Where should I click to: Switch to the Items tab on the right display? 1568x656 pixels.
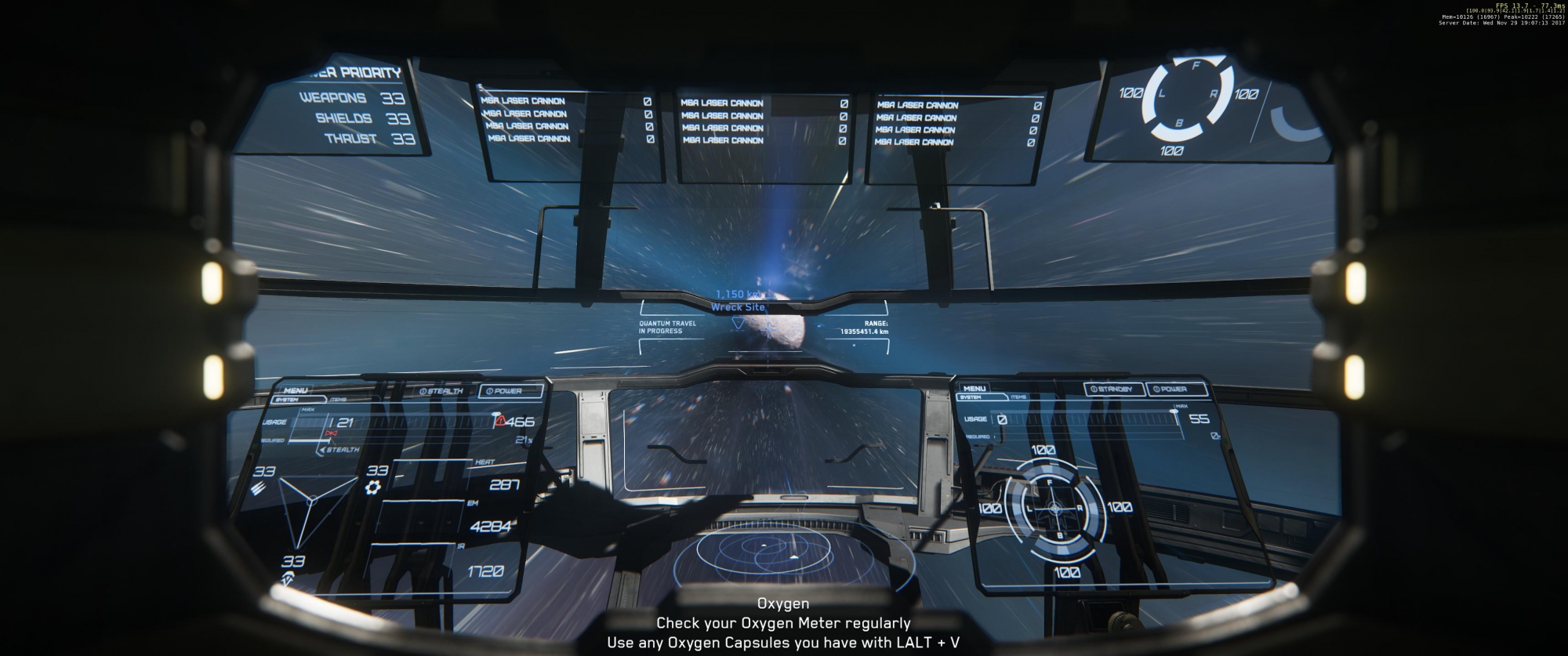(1018, 397)
